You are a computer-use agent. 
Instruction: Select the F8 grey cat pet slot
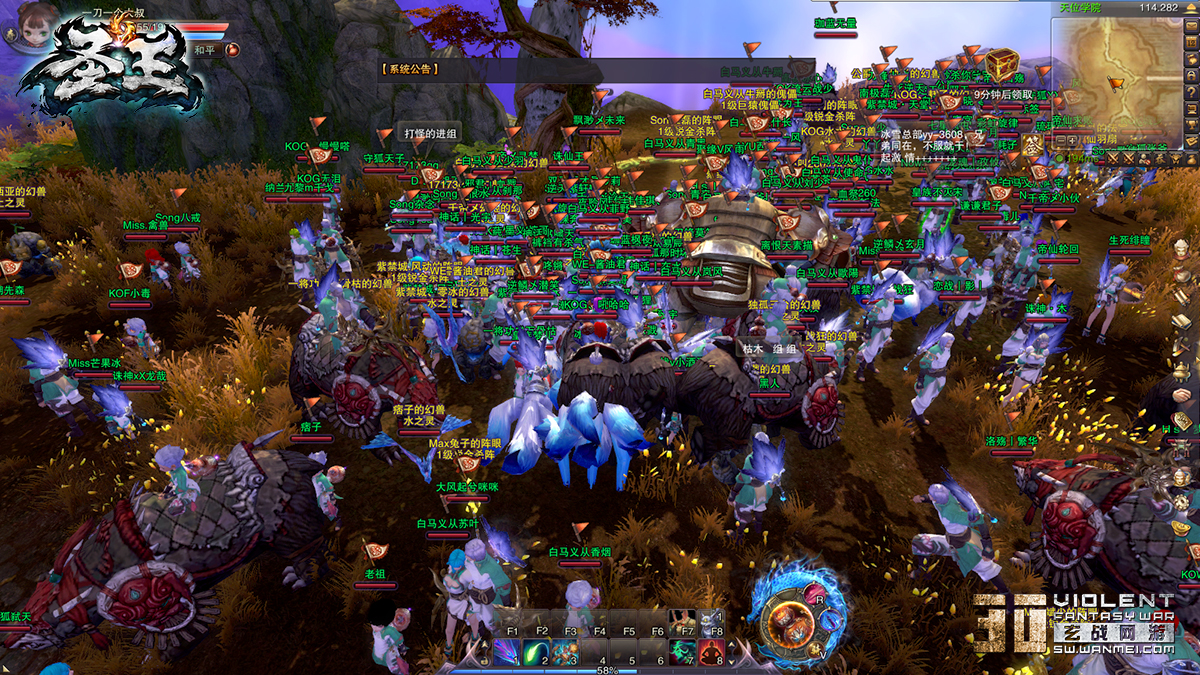(x=711, y=622)
